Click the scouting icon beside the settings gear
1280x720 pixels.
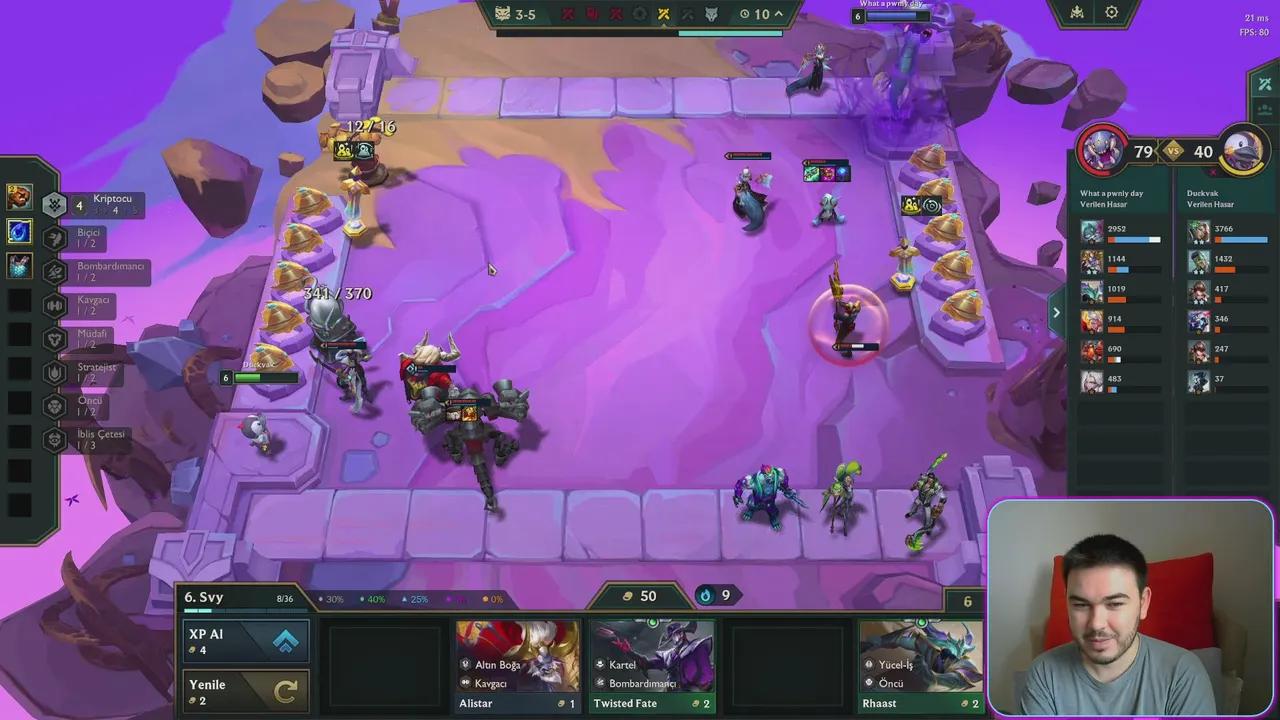coord(1075,12)
